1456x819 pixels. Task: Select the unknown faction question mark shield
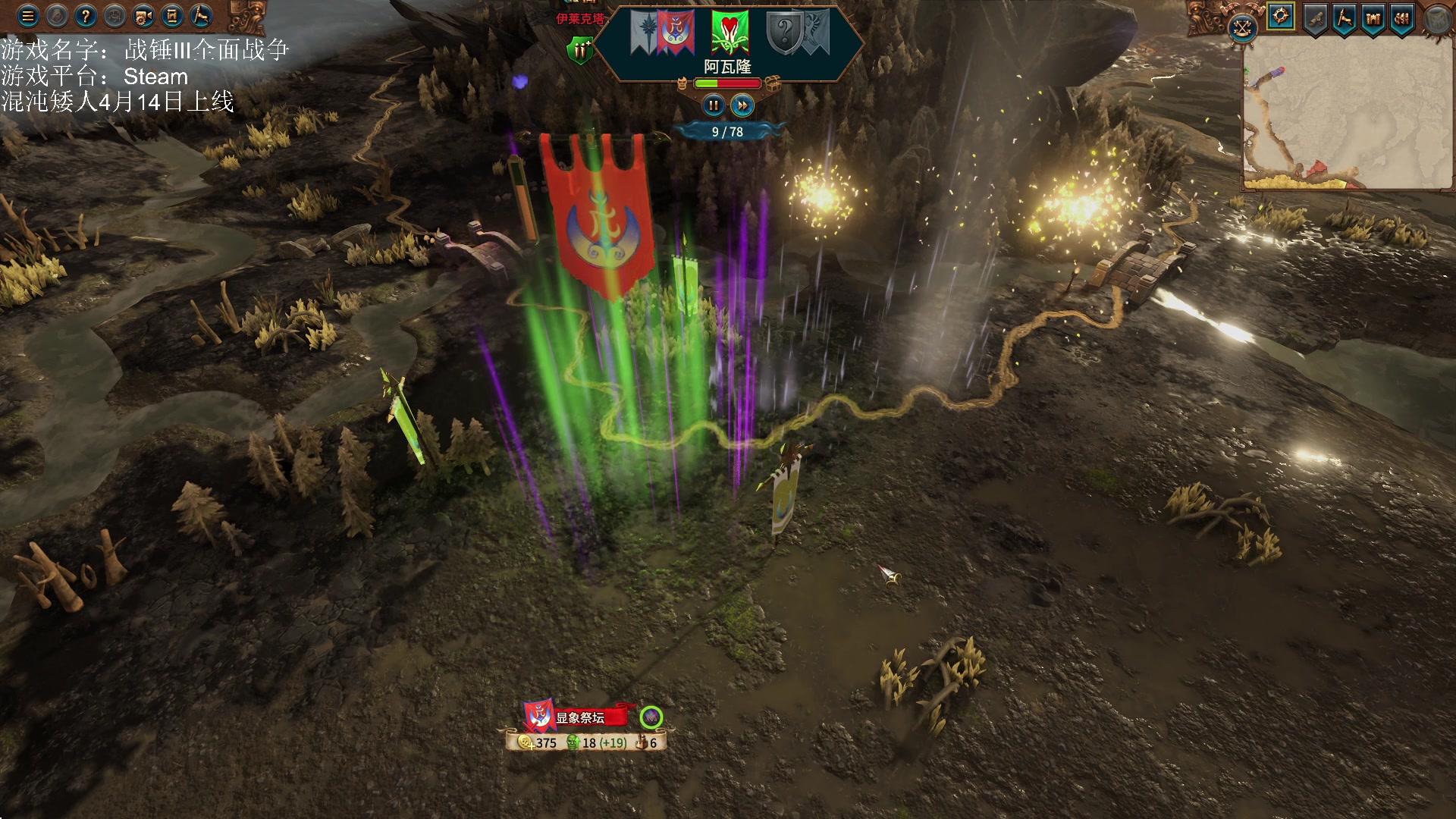click(786, 33)
